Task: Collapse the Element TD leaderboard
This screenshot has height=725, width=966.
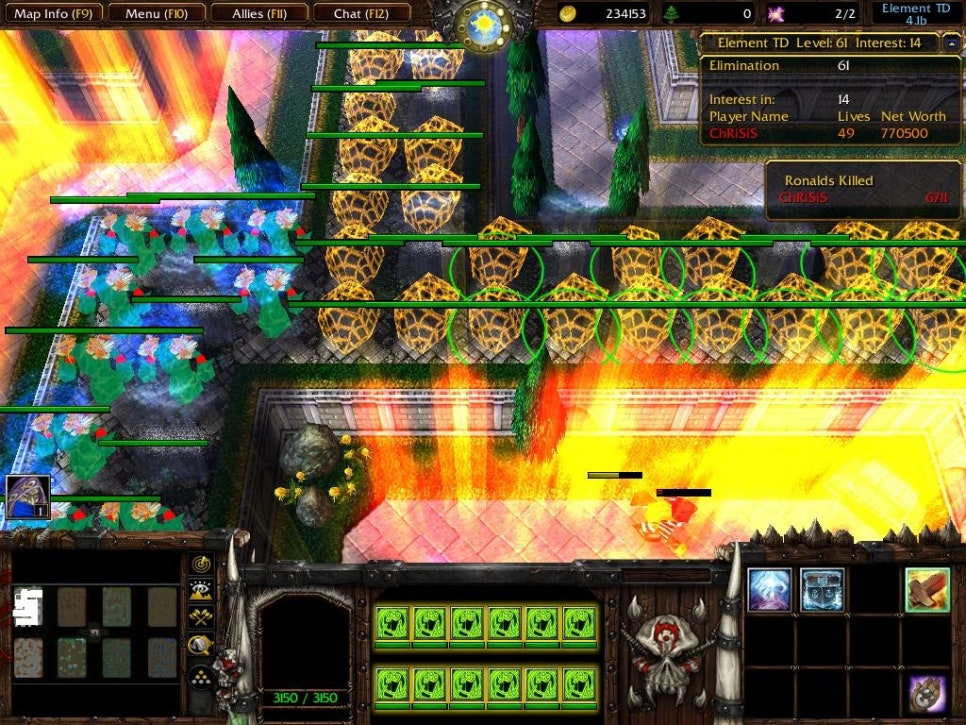Action: tap(948, 43)
